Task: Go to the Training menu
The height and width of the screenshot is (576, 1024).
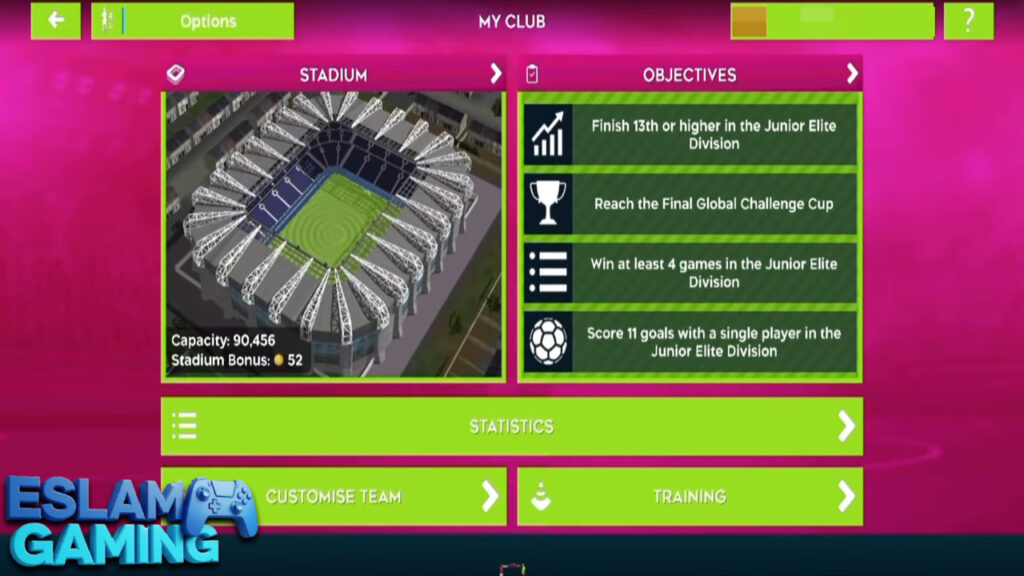Action: coord(689,496)
